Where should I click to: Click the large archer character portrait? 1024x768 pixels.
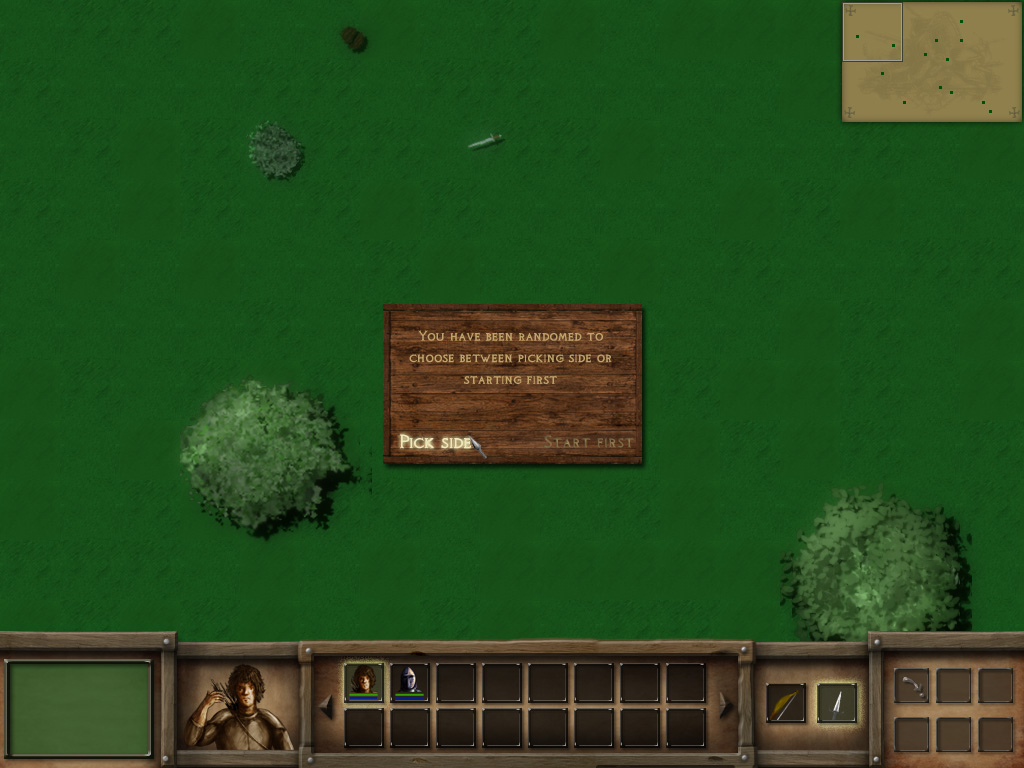click(x=238, y=707)
